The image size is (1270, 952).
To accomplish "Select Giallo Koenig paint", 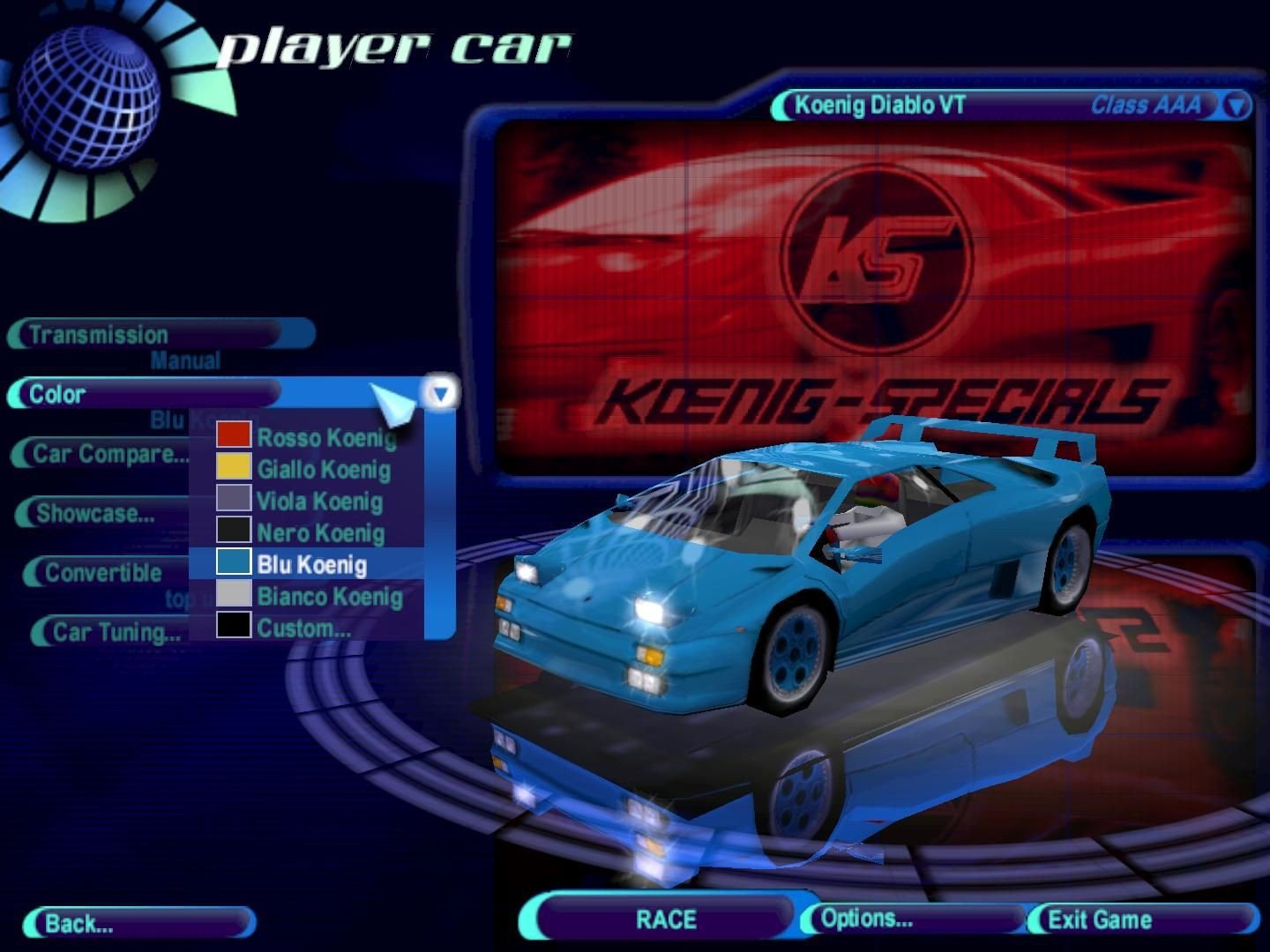I will [x=323, y=469].
